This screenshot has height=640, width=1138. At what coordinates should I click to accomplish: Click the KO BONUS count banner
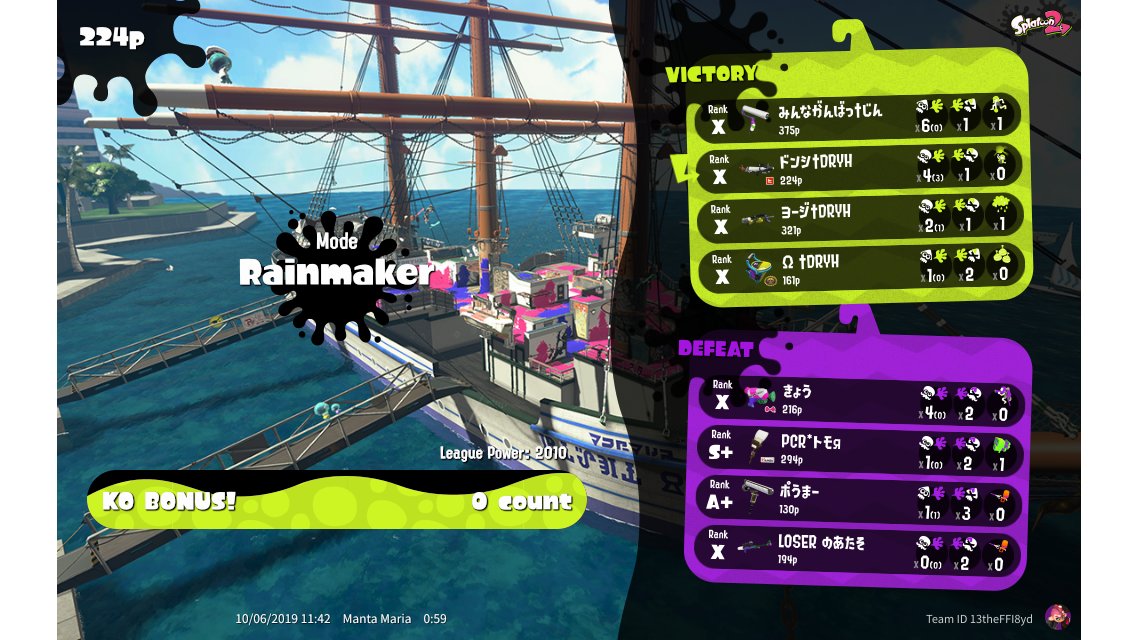click(336, 501)
